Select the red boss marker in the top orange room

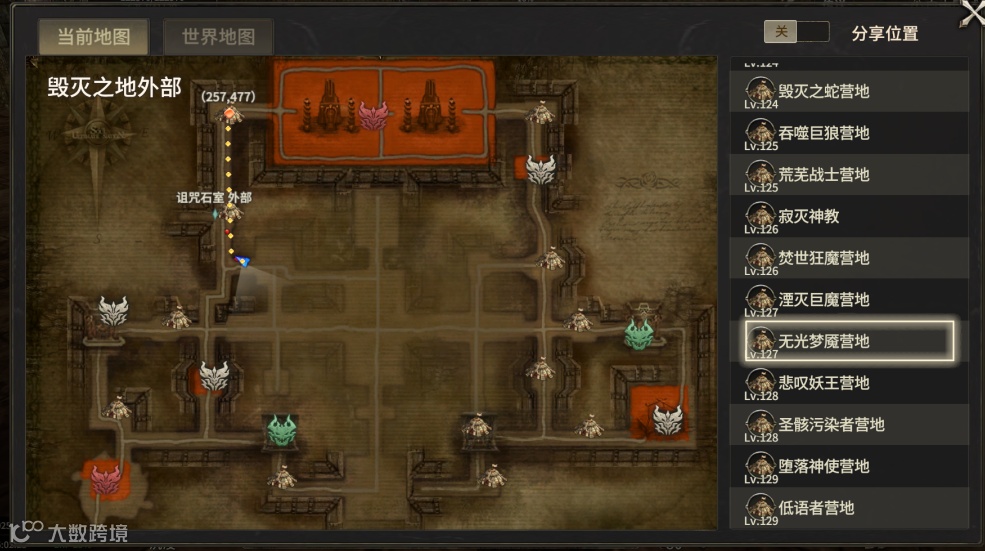tap(373, 115)
